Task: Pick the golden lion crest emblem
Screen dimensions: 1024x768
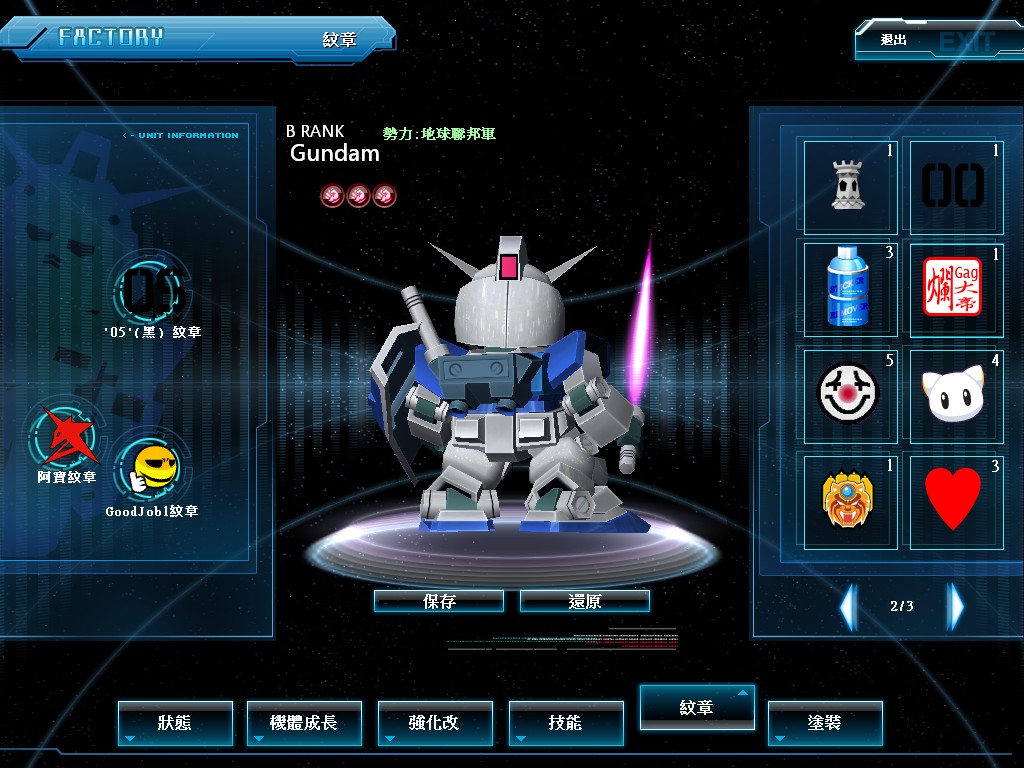Action: [848, 500]
